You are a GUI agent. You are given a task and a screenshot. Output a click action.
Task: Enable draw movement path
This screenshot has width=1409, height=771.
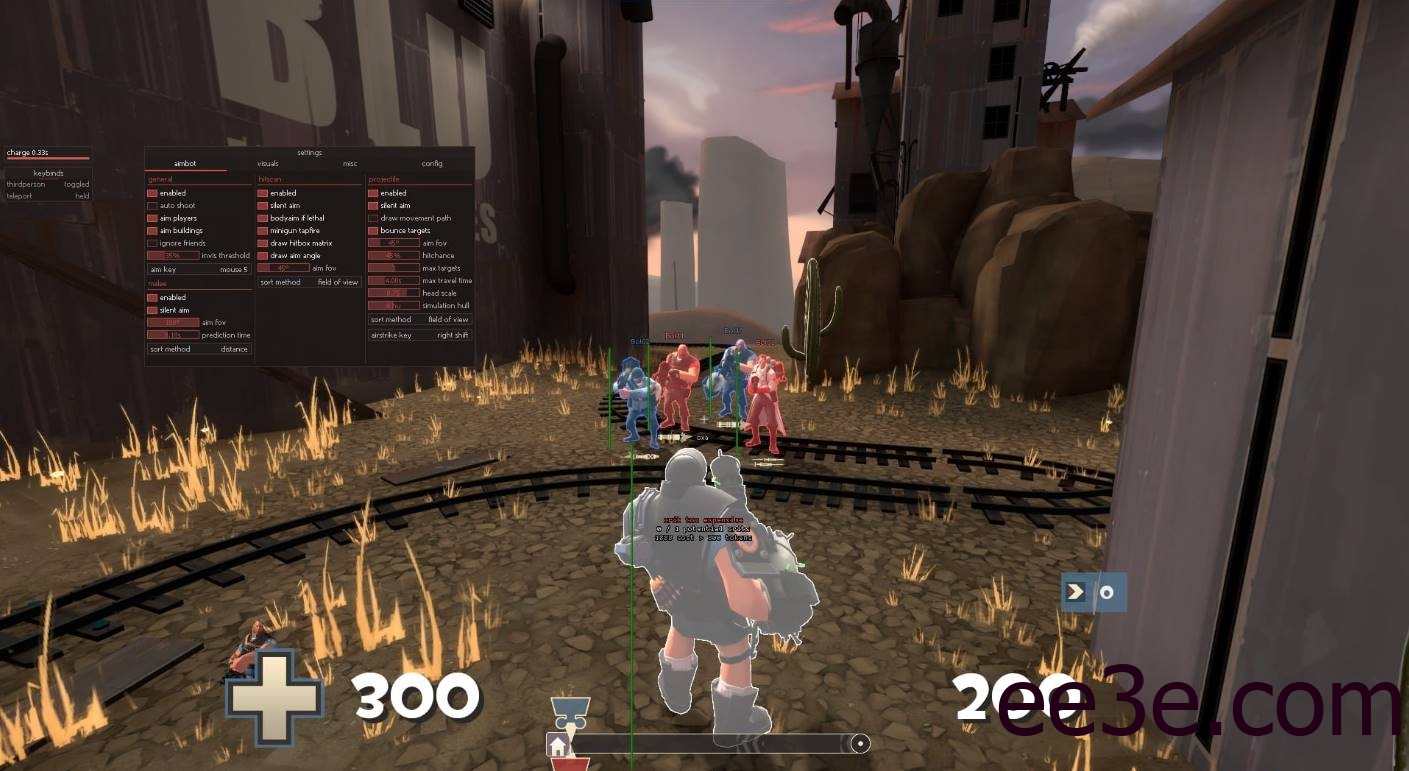tap(374, 218)
